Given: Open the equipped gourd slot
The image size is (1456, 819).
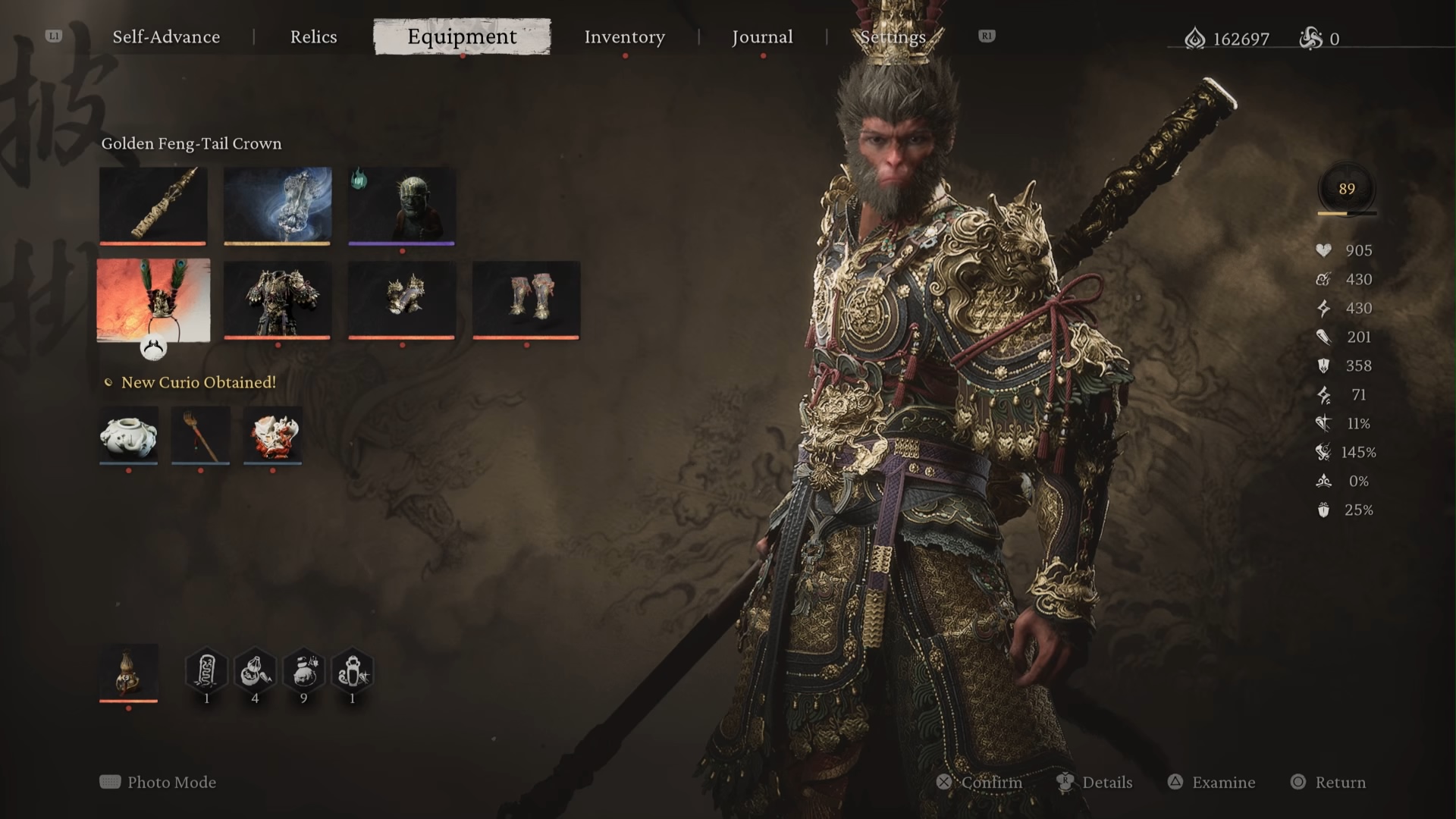Looking at the screenshot, I should coord(129,672).
